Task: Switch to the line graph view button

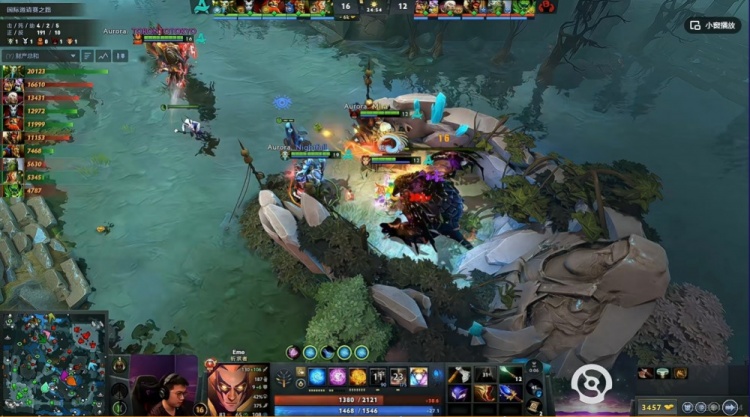Action: click(102, 56)
